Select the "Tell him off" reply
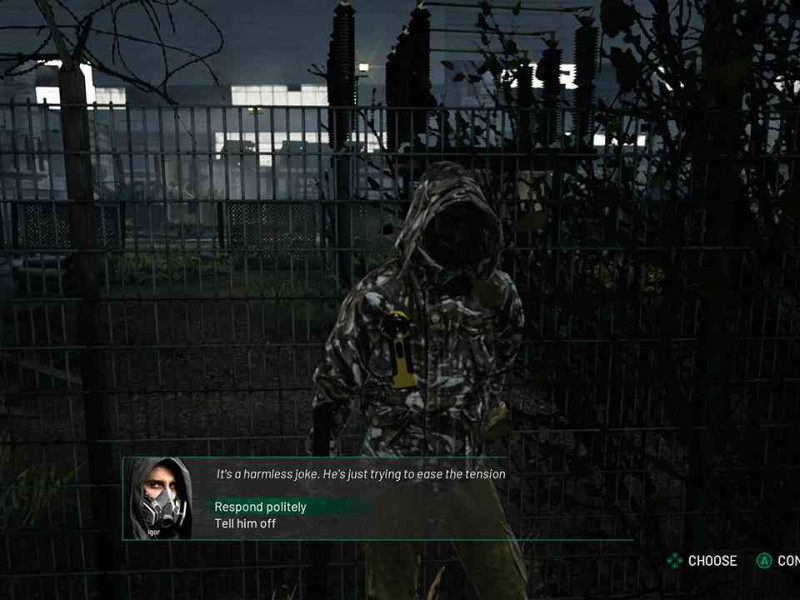This screenshot has width=800, height=600. pyautogui.click(x=245, y=524)
